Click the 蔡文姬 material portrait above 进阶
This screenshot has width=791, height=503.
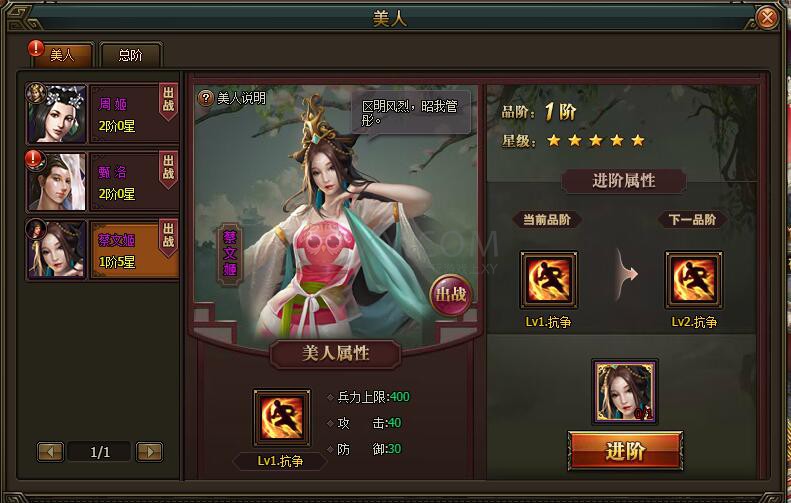click(x=625, y=391)
